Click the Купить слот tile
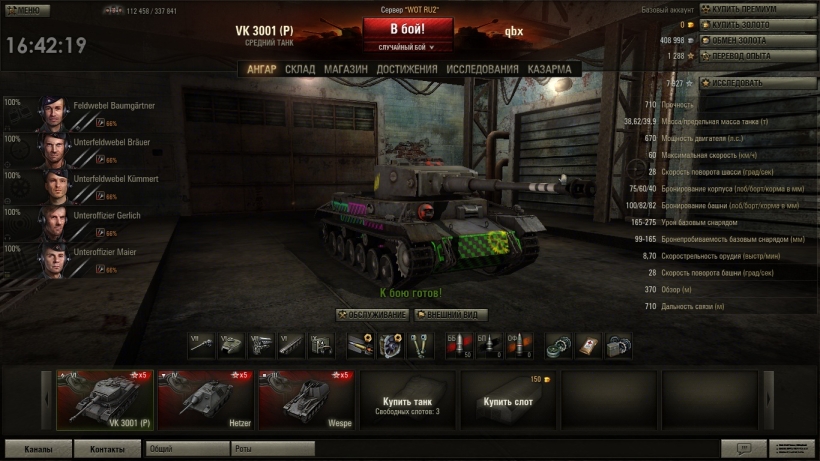Viewport: 820px width, 461px height. (x=507, y=400)
